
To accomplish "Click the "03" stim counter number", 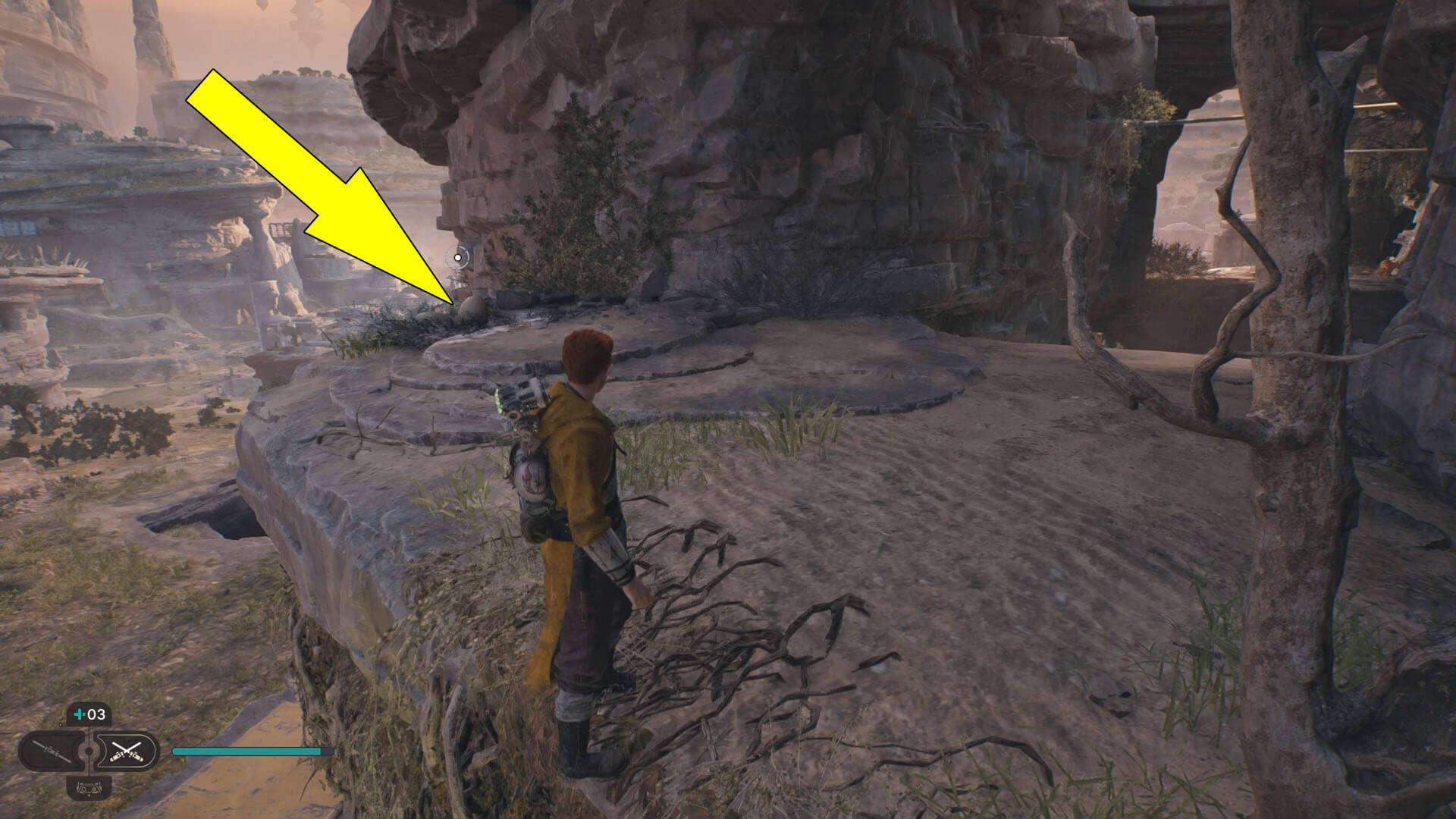I will coord(96,714).
